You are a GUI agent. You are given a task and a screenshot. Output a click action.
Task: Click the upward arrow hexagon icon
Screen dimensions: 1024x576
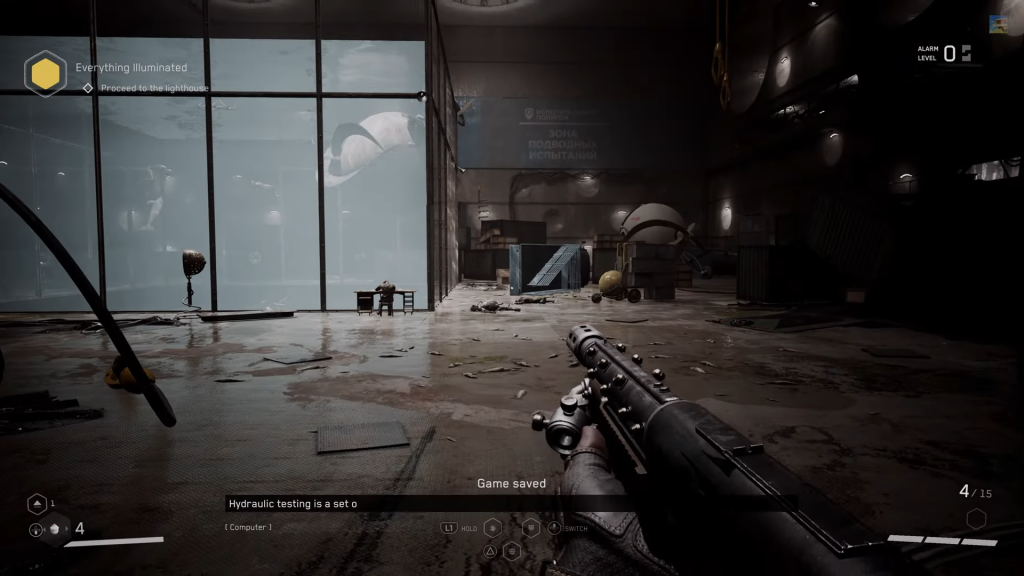click(x=36, y=504)
